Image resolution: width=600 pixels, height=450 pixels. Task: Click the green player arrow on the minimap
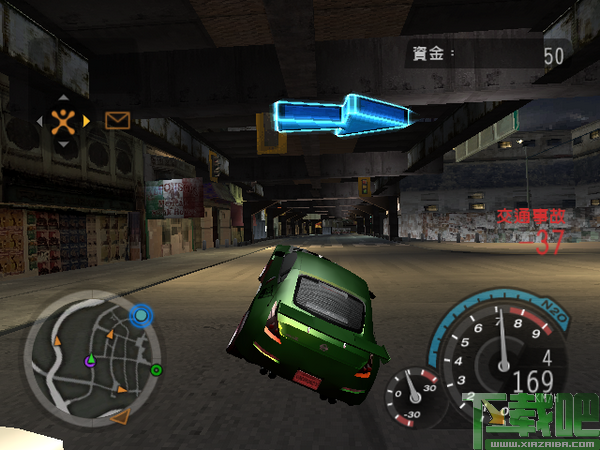[90, 358]
